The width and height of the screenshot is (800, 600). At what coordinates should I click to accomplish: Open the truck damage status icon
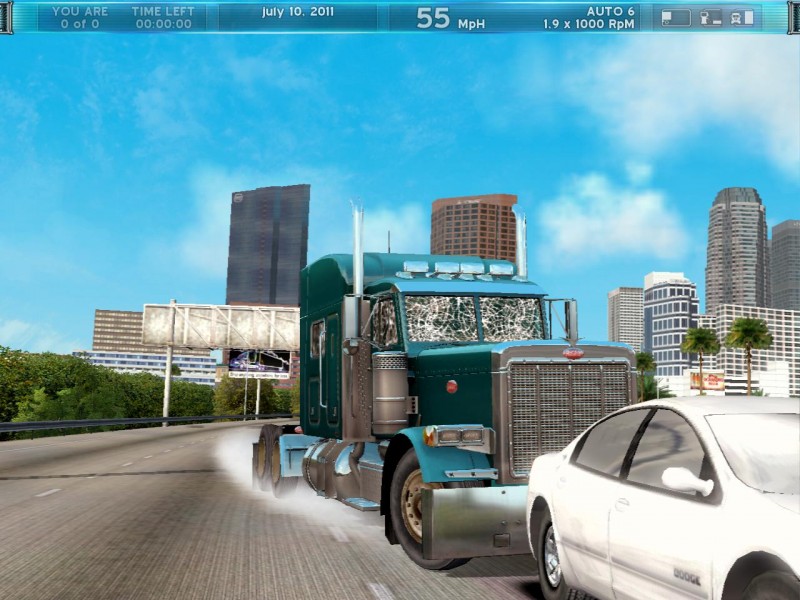[x=741, y=17]
